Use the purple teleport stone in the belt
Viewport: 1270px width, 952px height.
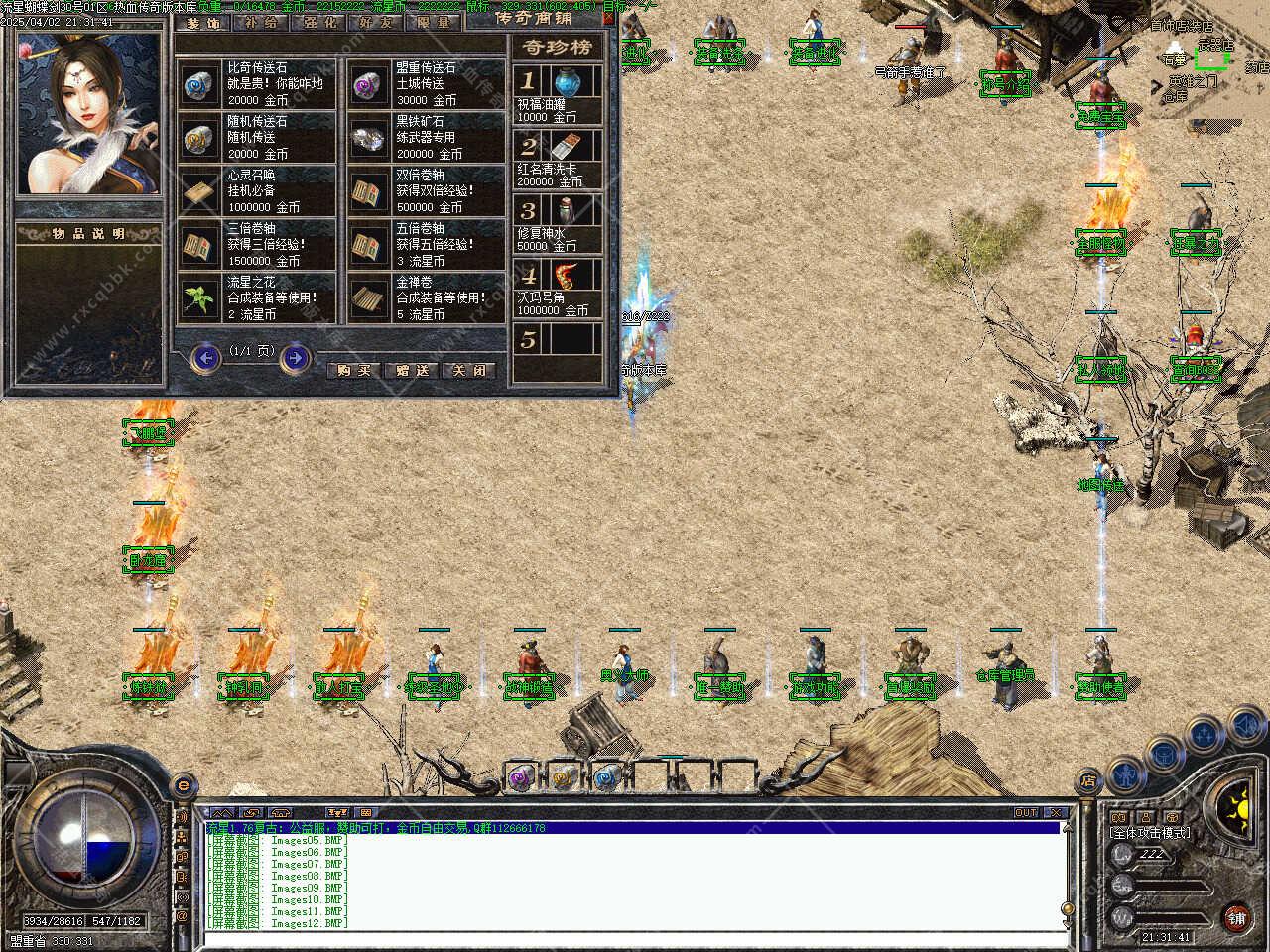[520, 778]
